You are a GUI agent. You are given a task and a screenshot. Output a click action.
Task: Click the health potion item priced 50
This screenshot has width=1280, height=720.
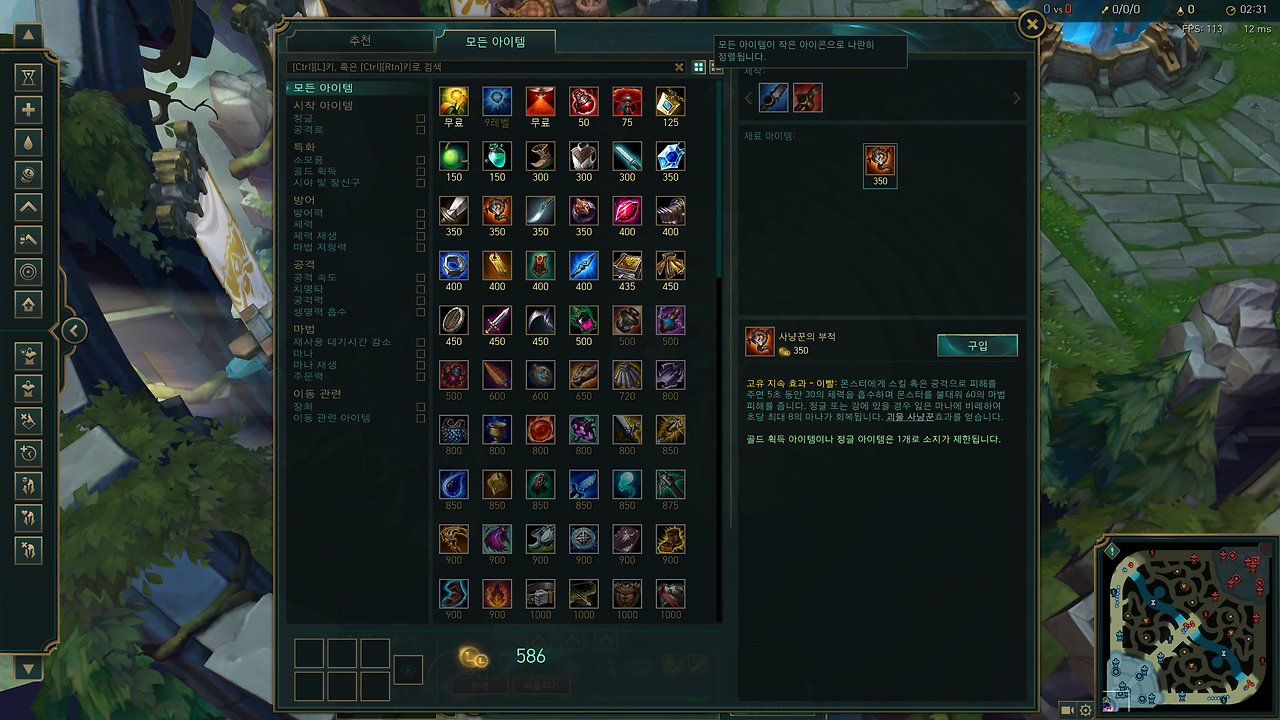click(583, 100)
